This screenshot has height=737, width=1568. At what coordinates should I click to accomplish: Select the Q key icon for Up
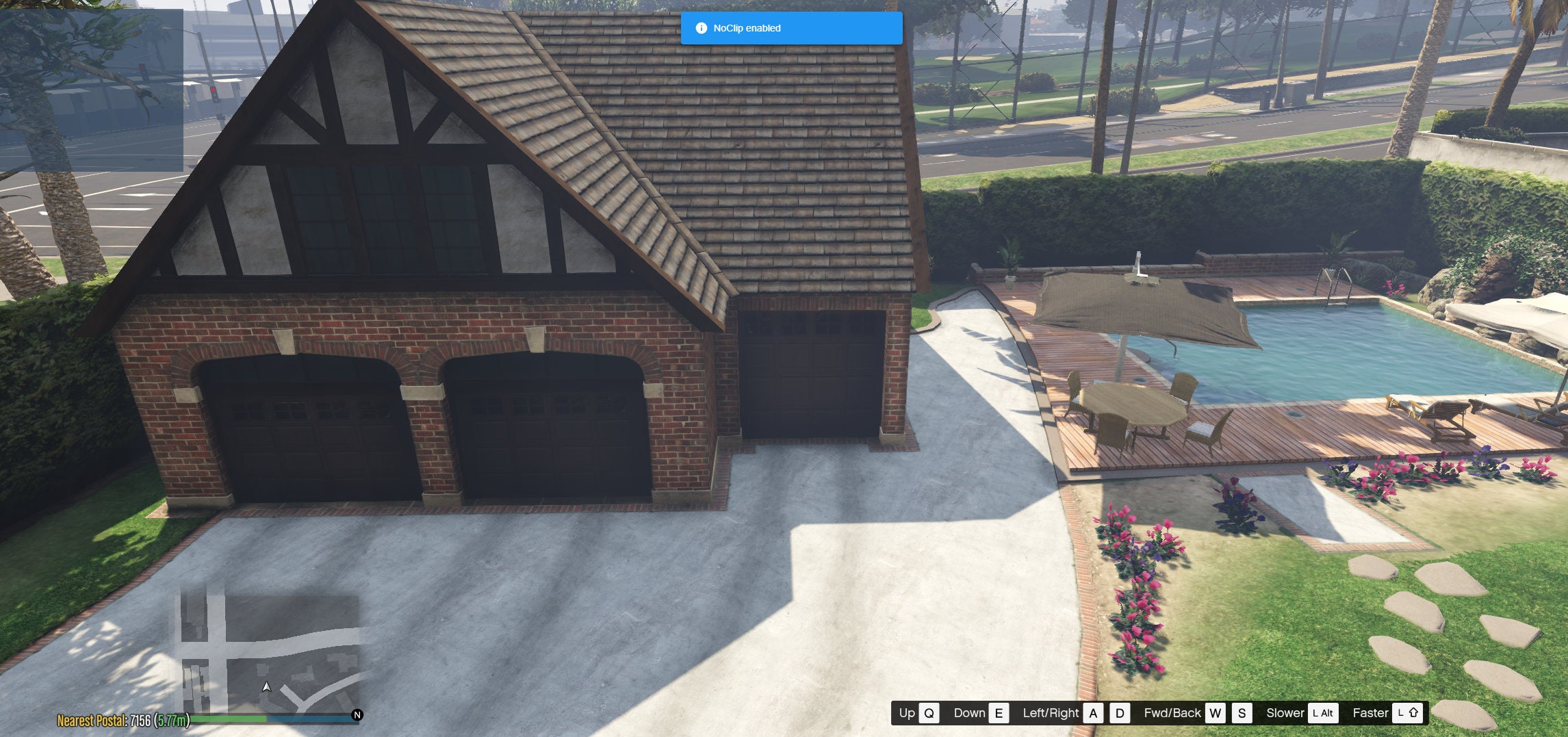click(x=928, y=713)
